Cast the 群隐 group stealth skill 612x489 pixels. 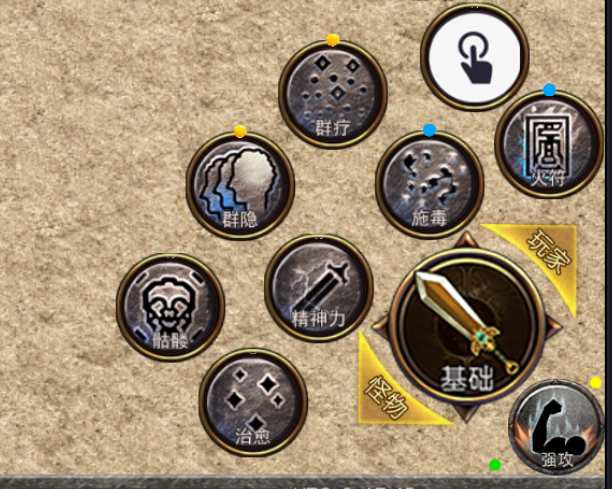point(240,185)
